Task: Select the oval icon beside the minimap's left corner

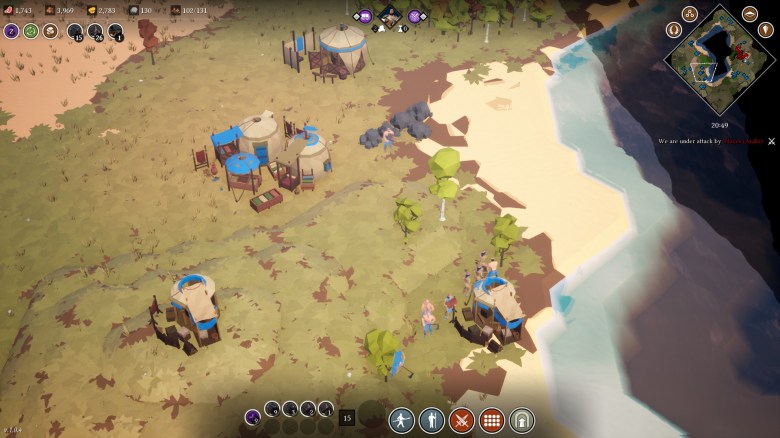Action: (x=673, y=30)
